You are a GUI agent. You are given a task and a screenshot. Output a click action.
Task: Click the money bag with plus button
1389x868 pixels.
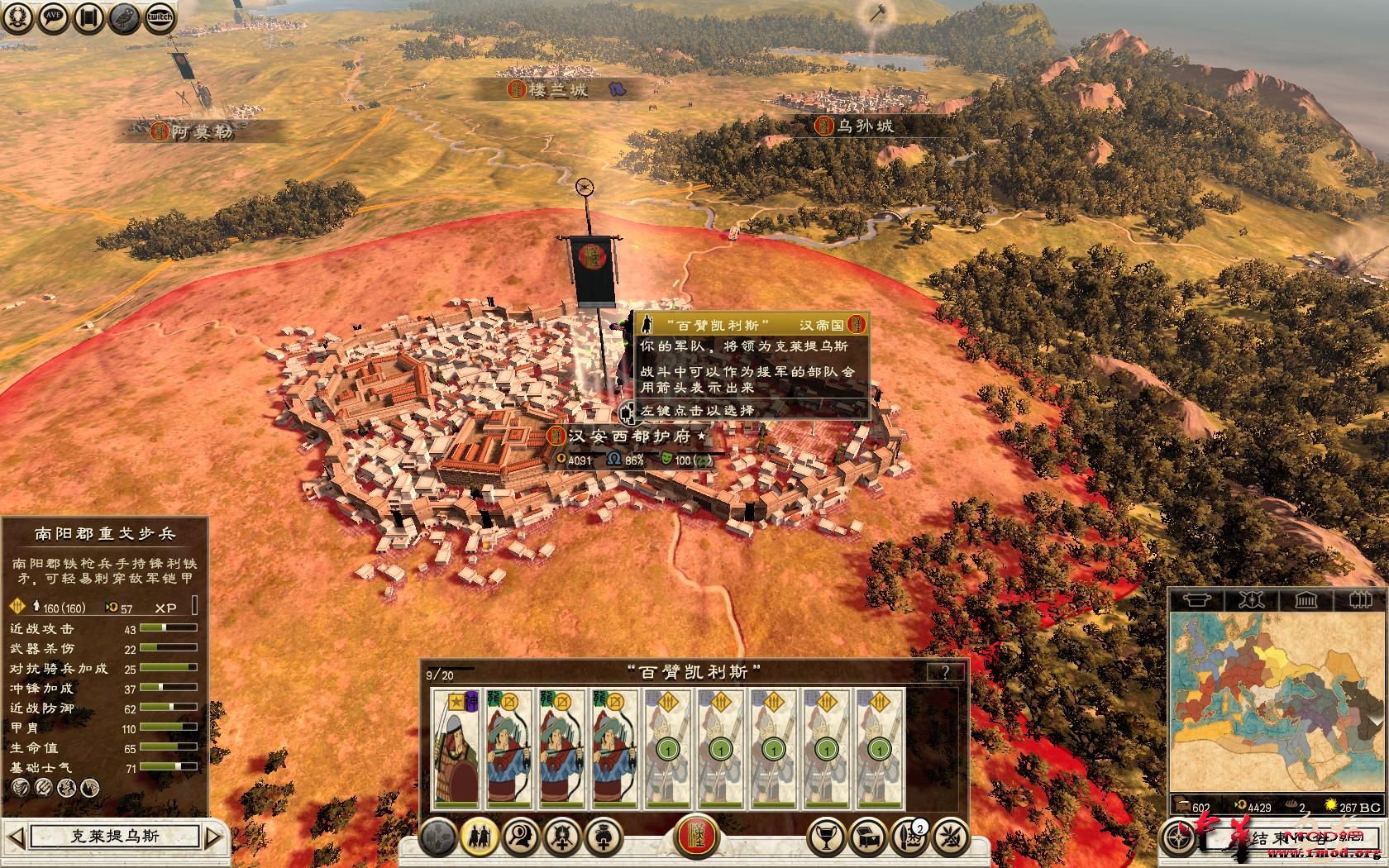pos(603,837)
